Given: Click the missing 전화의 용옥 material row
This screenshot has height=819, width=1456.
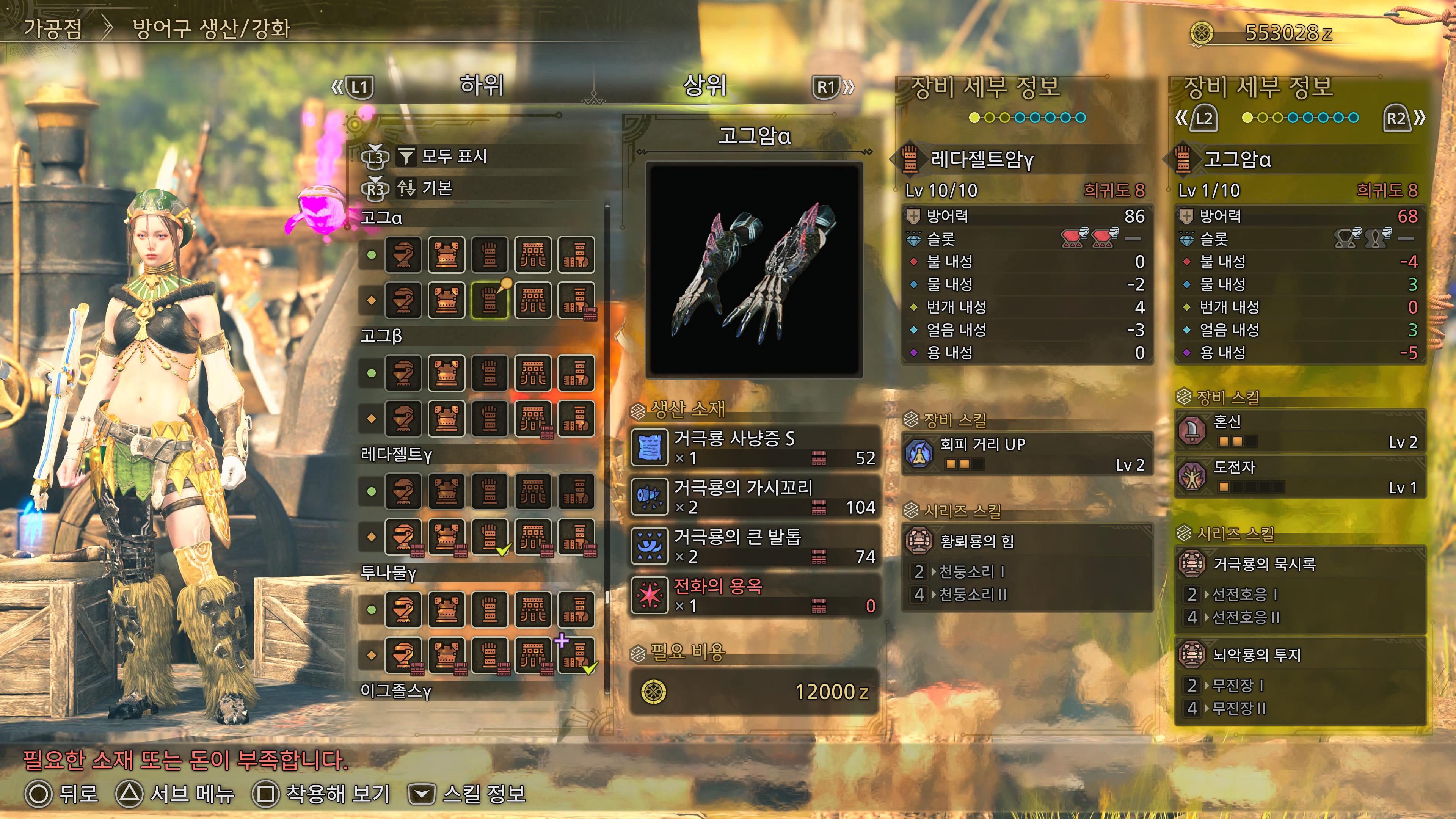Looking at the screenshot, I should click(755, 595).
